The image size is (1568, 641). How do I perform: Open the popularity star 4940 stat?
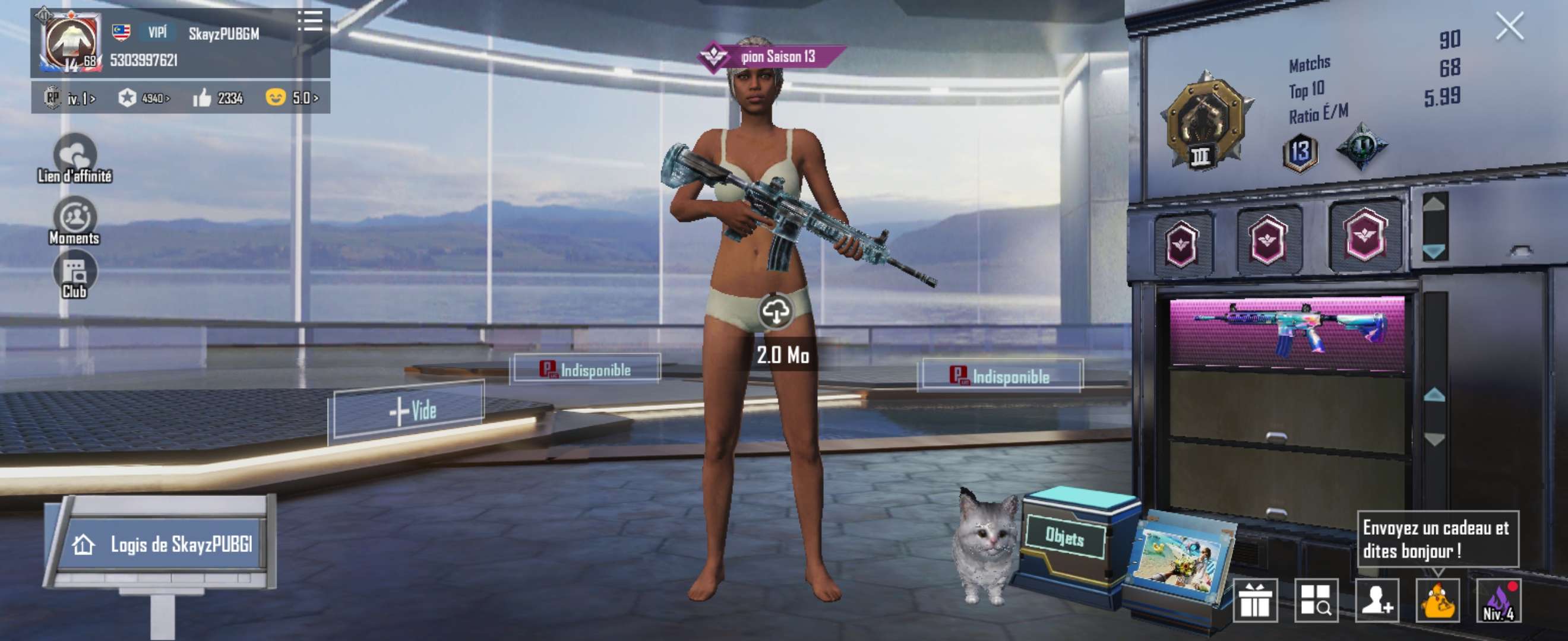(x=144, y=98)
